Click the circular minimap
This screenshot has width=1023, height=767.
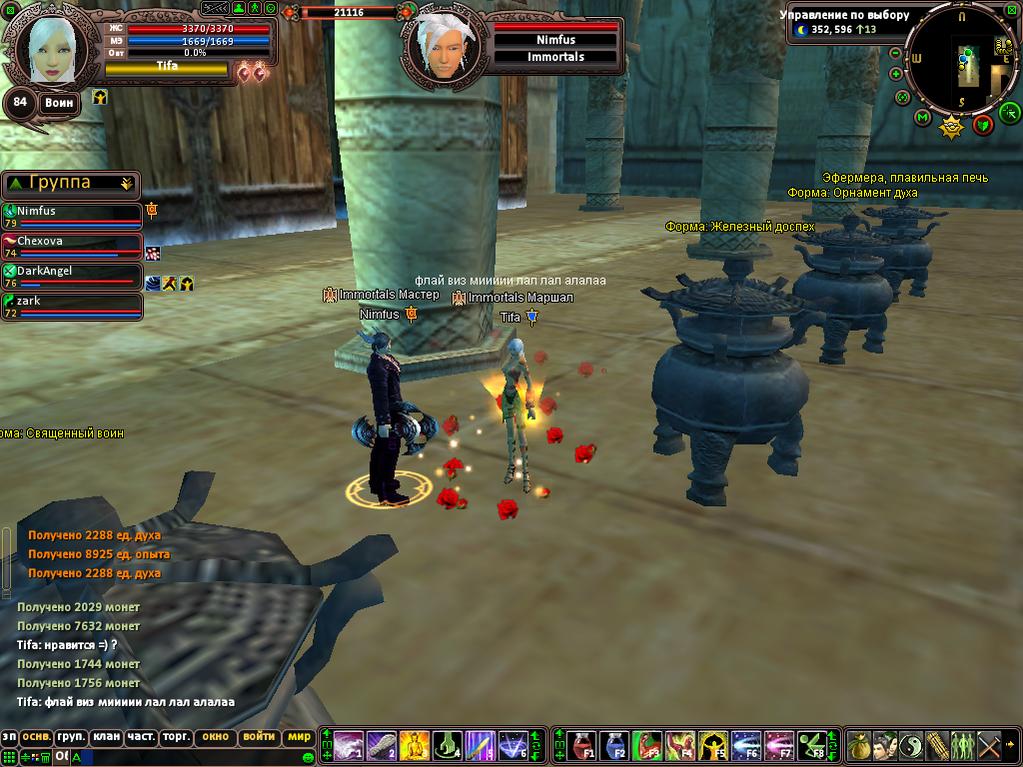[962, 62]
